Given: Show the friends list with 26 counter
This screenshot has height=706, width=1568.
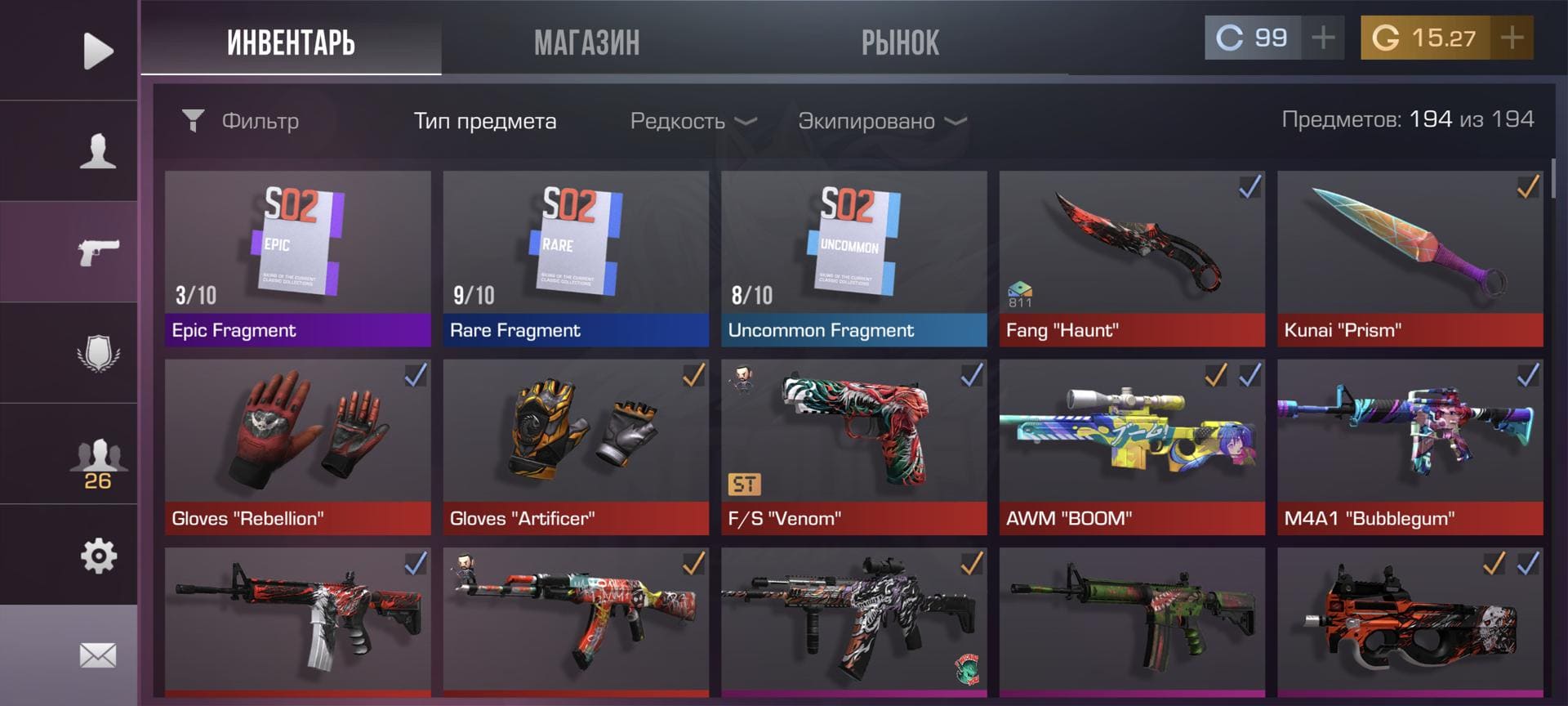Looking at the screenshot, I should coord(97,463).
